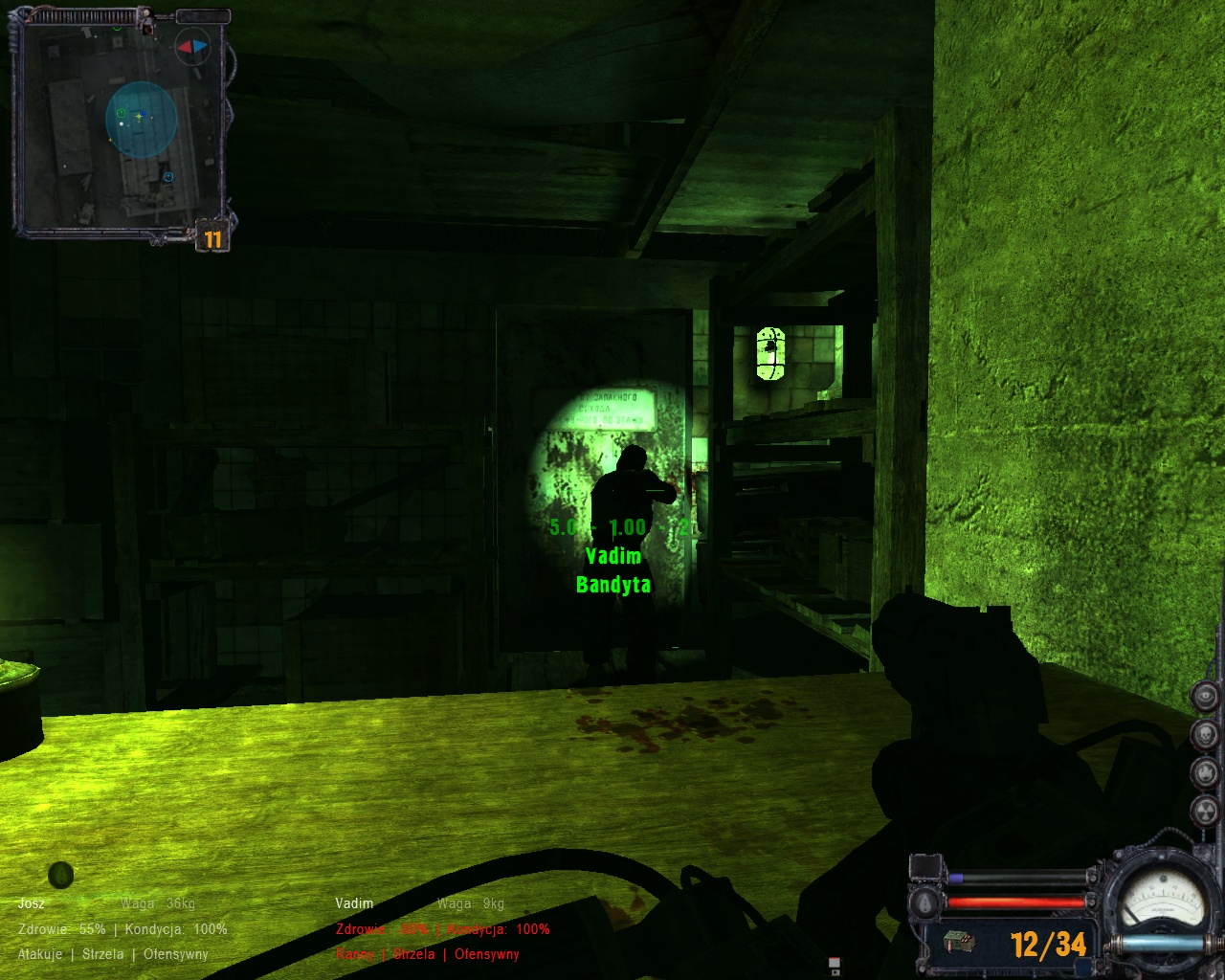Select the skull status icon
Screen dimensions: 1225x980
[x=1206, y=734]
